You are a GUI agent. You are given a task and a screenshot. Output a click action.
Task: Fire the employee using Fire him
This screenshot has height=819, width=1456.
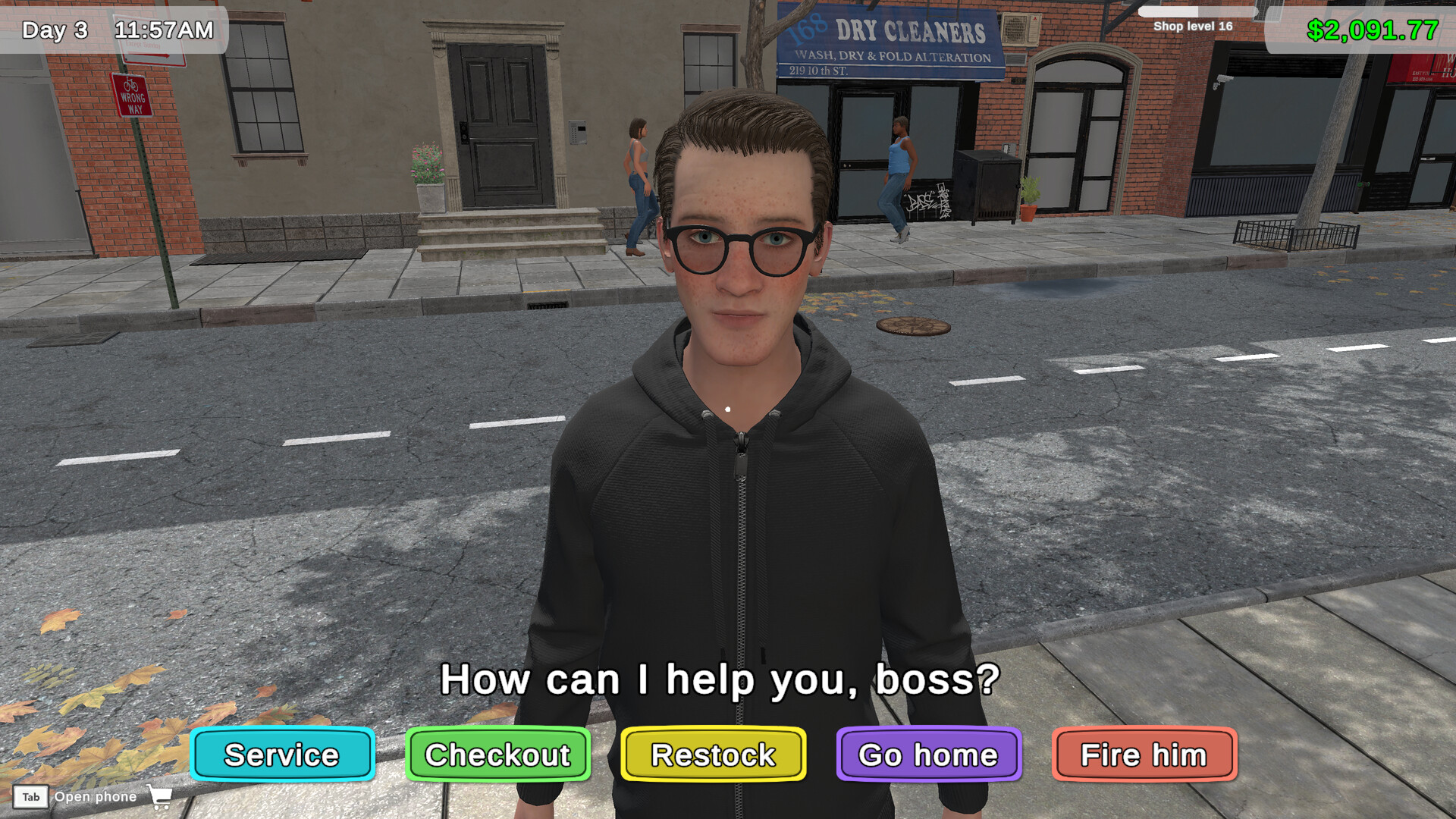click(1143, 755)
